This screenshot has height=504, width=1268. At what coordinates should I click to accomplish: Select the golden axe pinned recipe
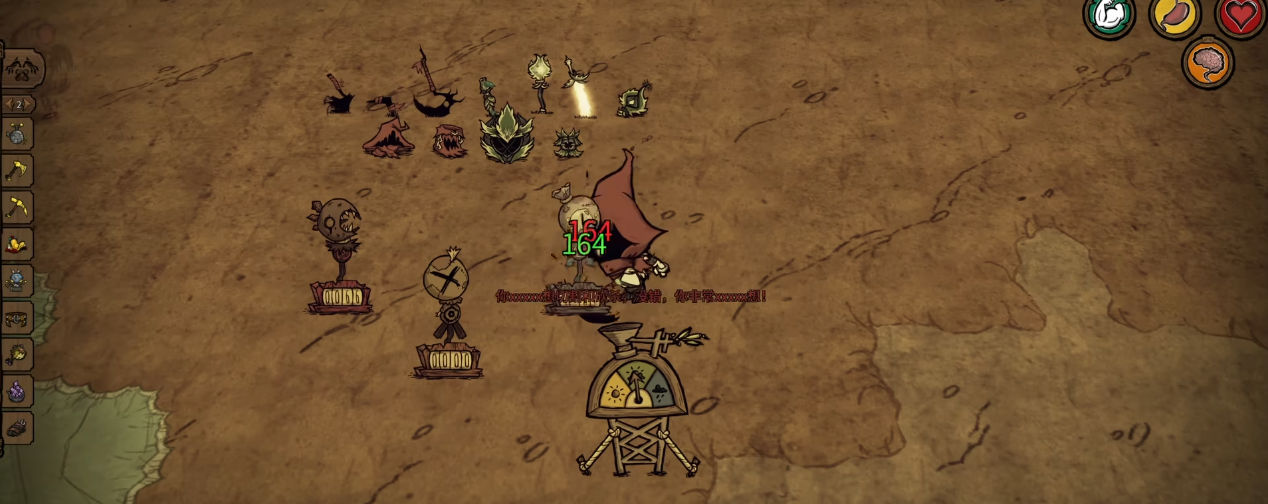18,171
